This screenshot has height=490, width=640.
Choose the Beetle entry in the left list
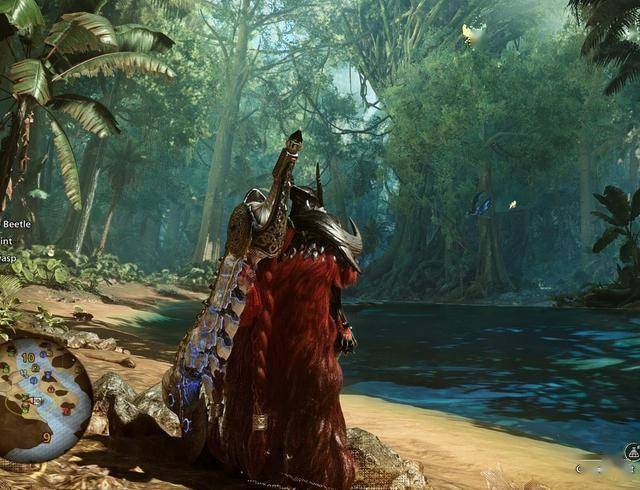coord(12,223)
